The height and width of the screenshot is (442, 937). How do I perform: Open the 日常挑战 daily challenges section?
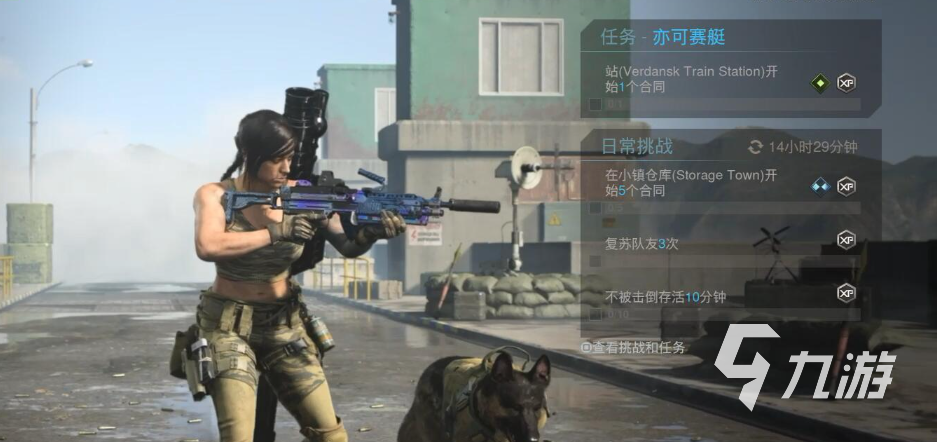pyautogui.click(x=637, y=147)
